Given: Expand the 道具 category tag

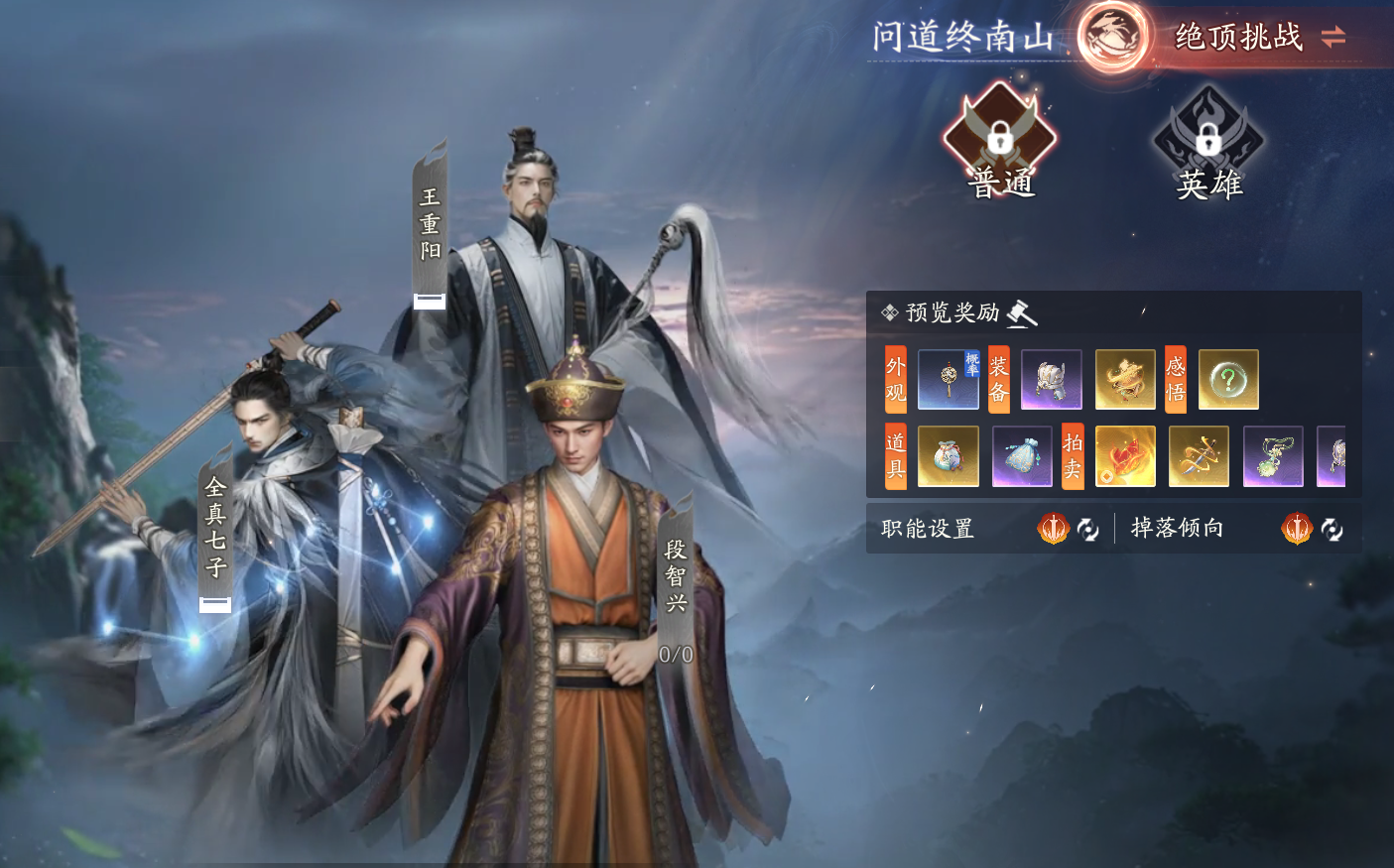Looking at the screenshot, I should click(894, 456).
